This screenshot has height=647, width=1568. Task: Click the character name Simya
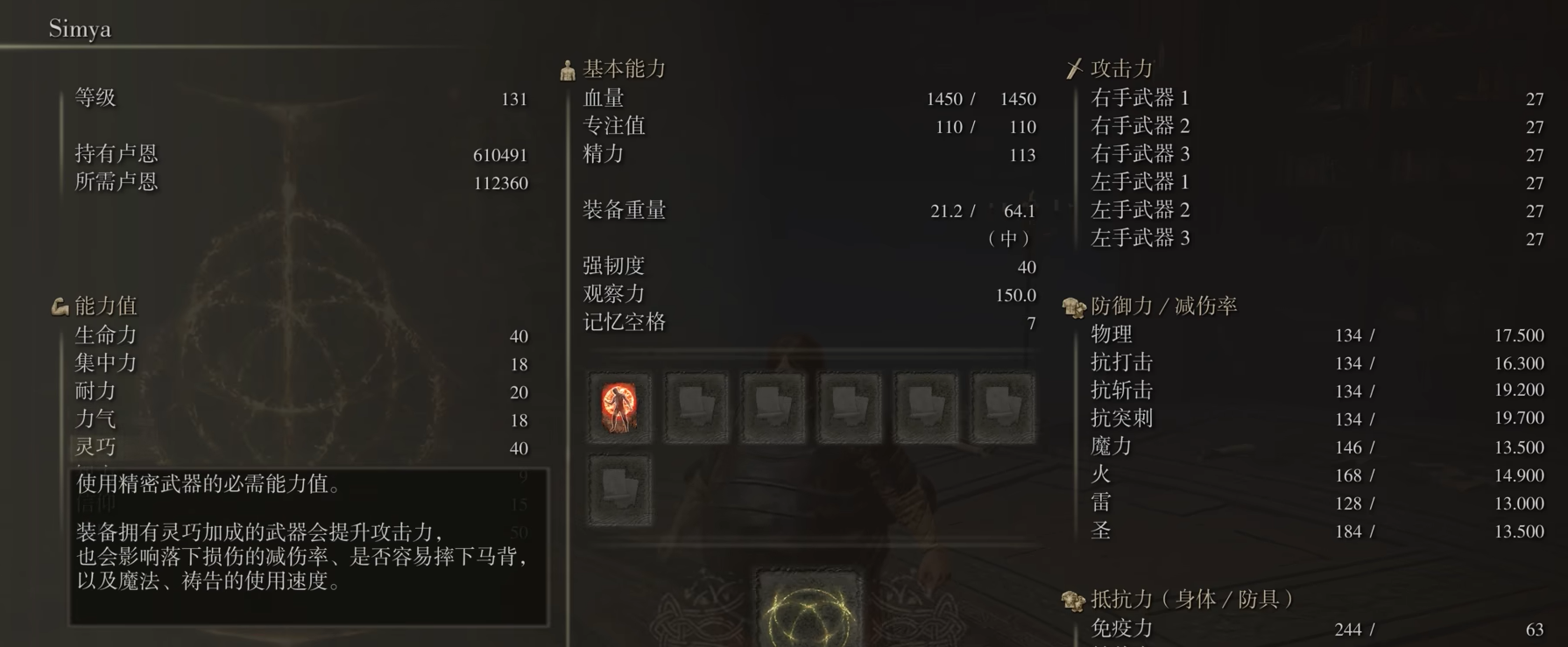(81, 28)
